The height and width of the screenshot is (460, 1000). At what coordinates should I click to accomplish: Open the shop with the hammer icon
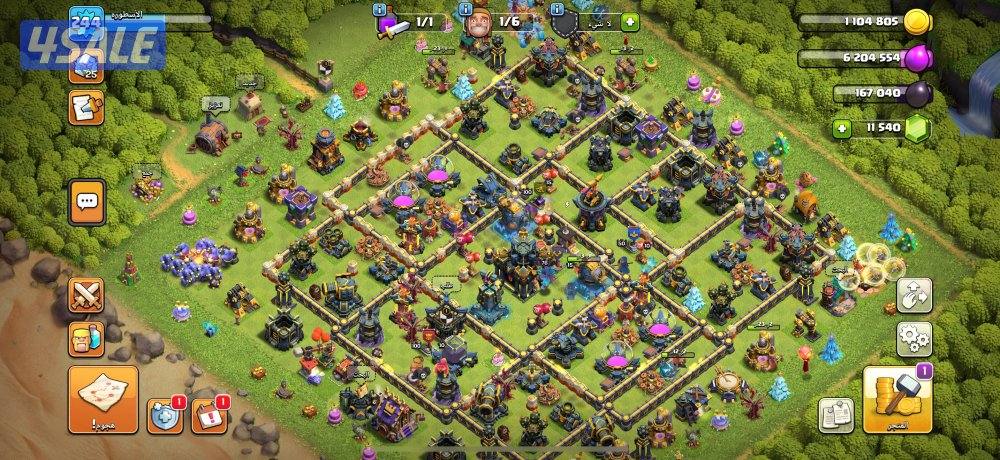click(x=896, y=400)
